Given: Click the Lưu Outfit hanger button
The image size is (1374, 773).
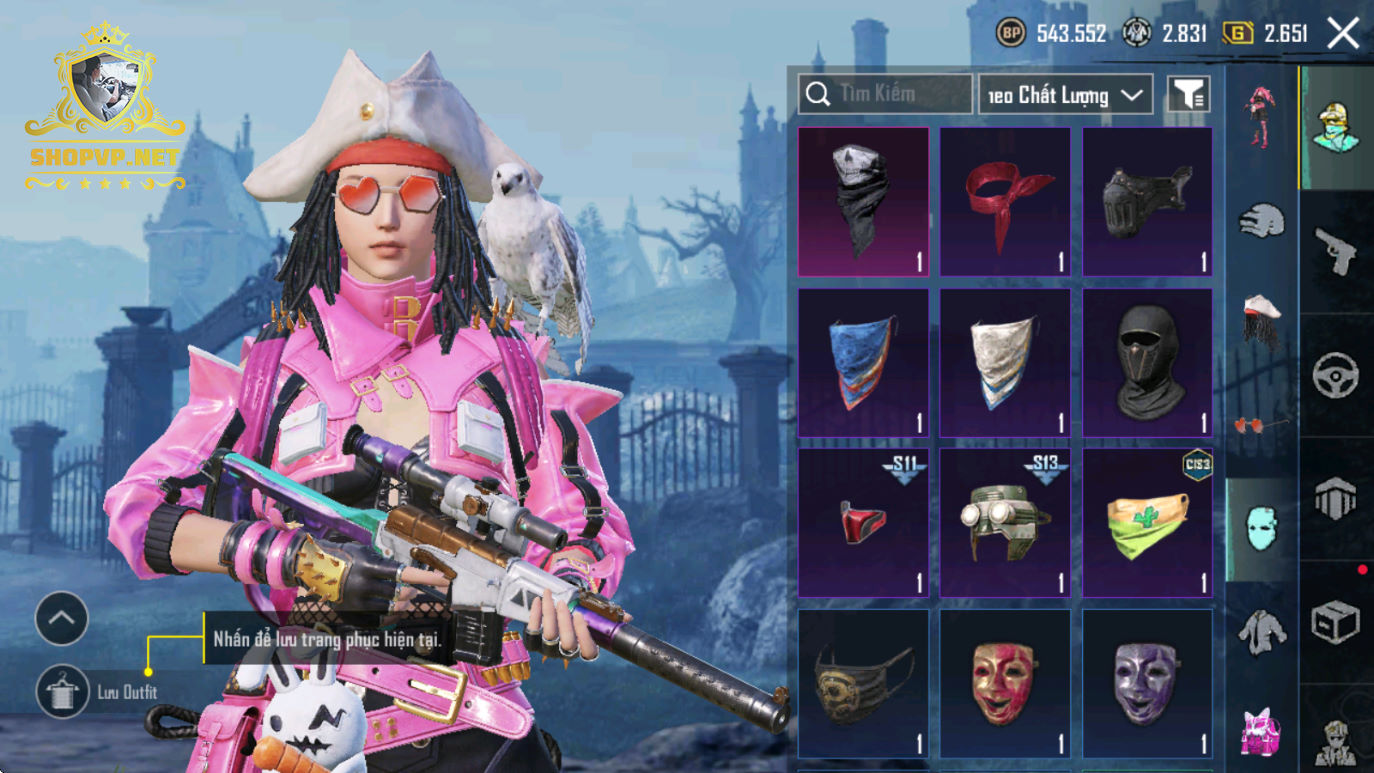Looking at the screenshot, I should pyautogui.click(x=62, y=692).
